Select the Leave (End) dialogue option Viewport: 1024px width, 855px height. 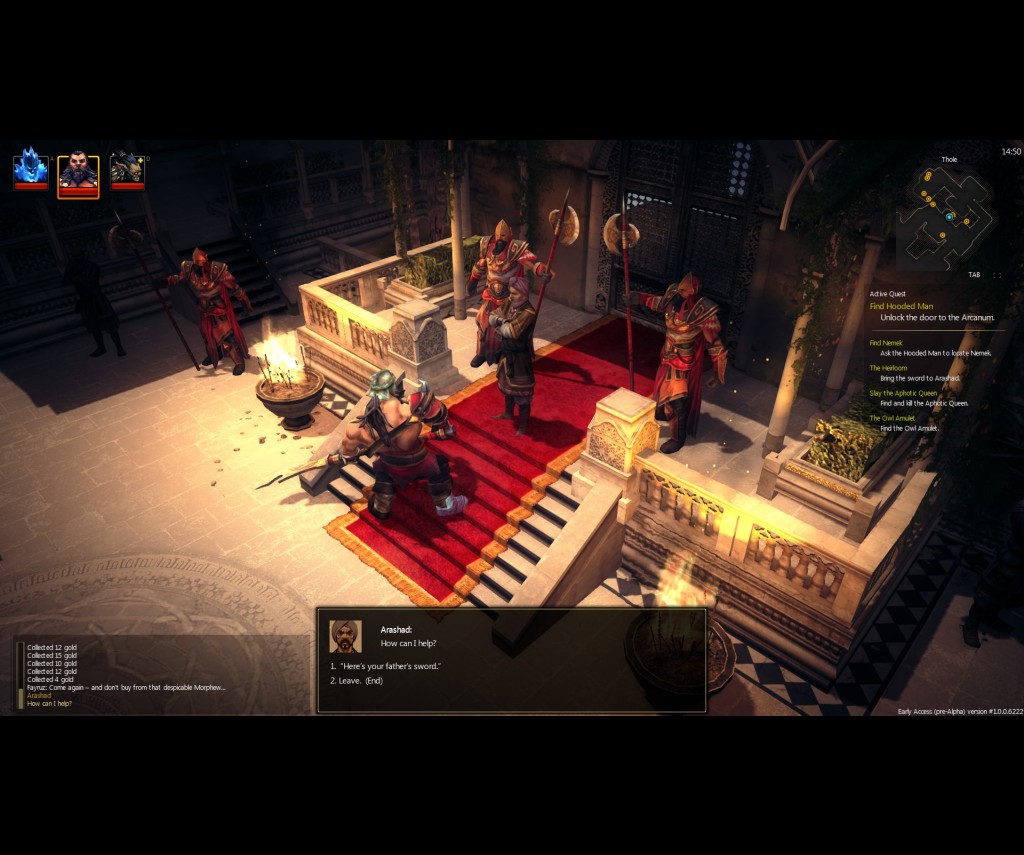[360, 681]
